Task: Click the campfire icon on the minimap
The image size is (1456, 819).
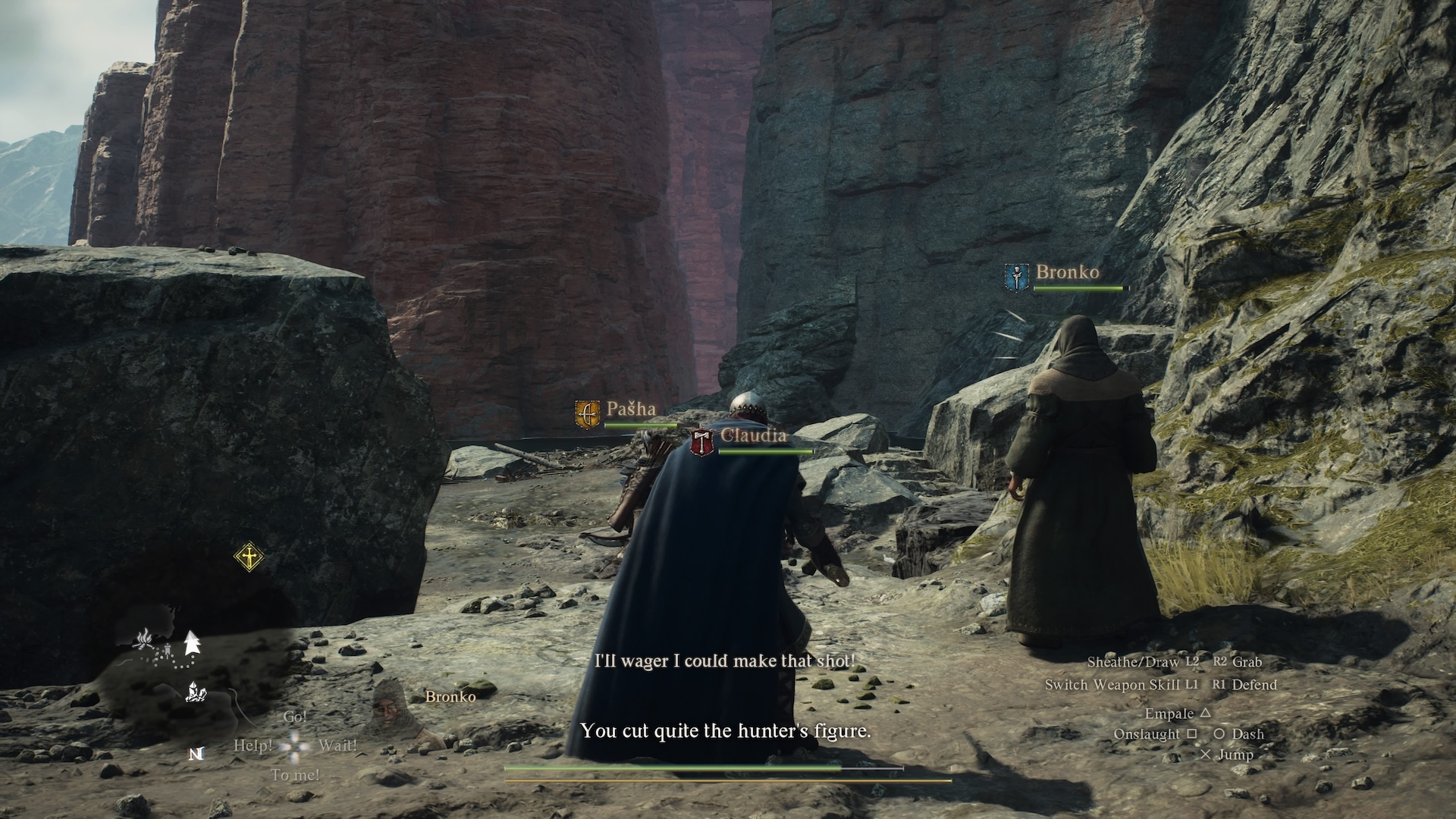Action: click(x=144, y=641)
